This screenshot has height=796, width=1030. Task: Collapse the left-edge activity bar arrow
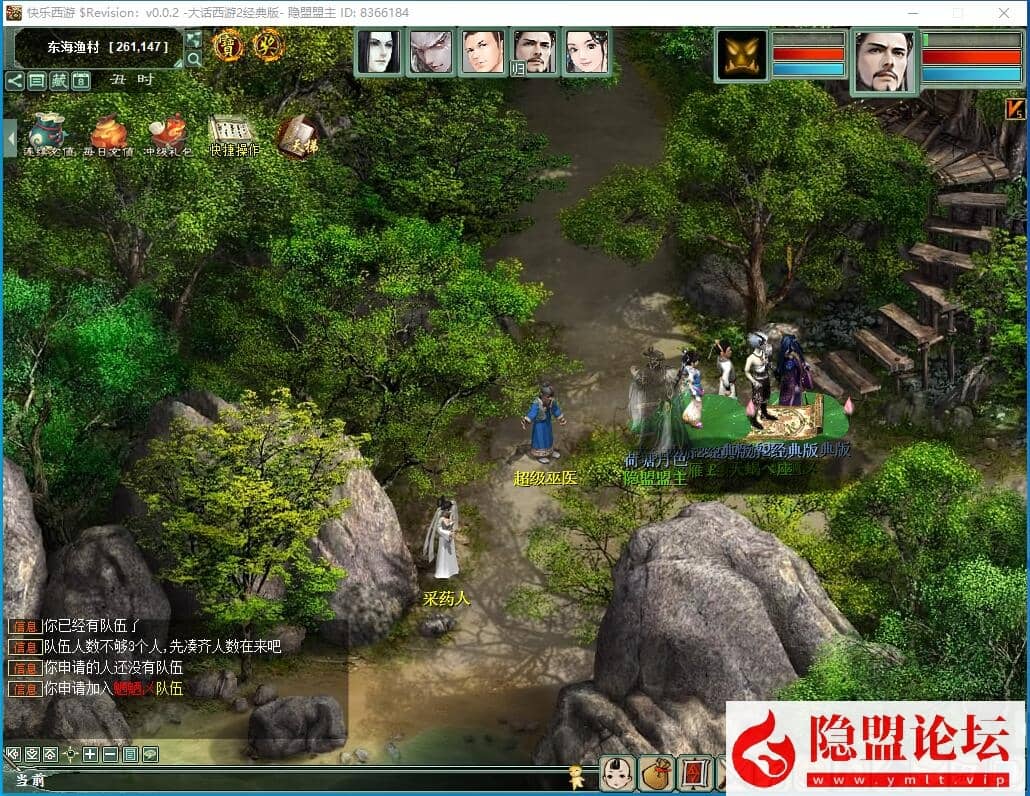click(x=10, y=137)
